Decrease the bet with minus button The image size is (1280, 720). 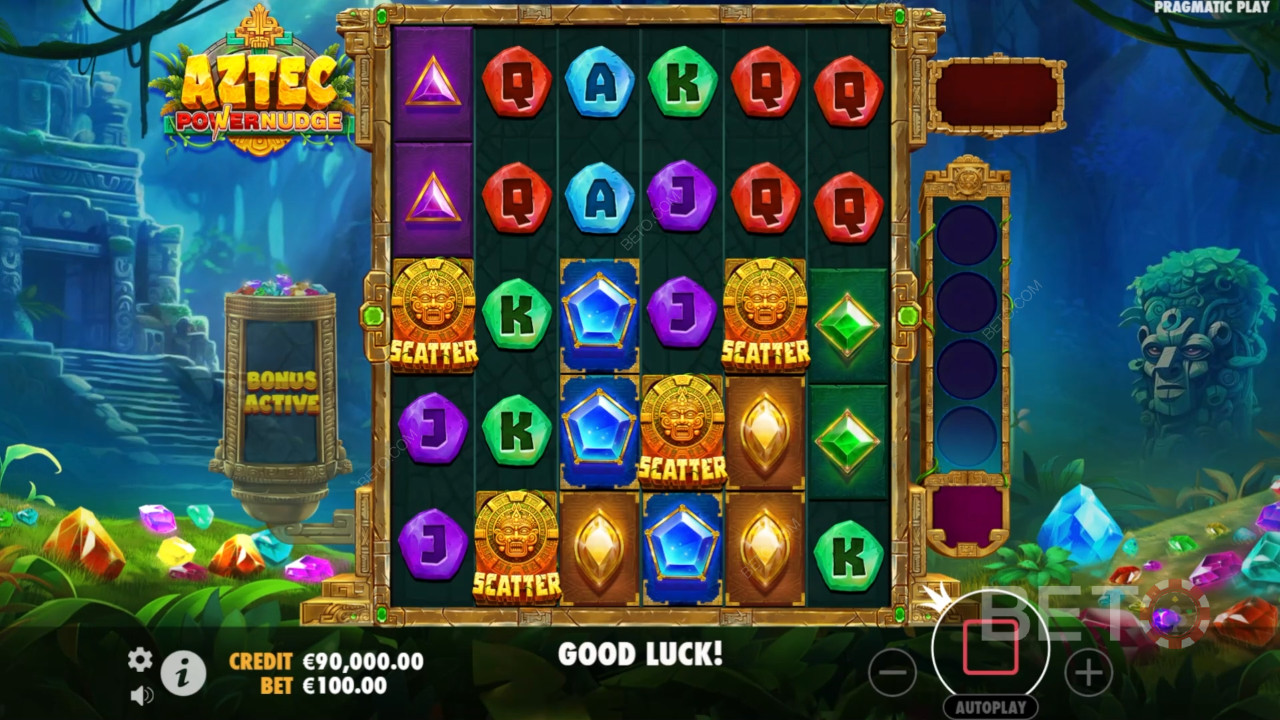[892, 672]
